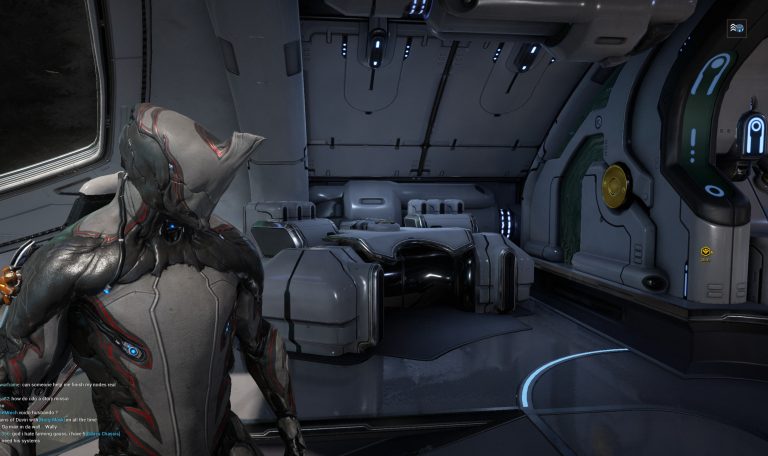
Task: Open the linked Sibear Chassis item in chat
Action: point(106,435)
